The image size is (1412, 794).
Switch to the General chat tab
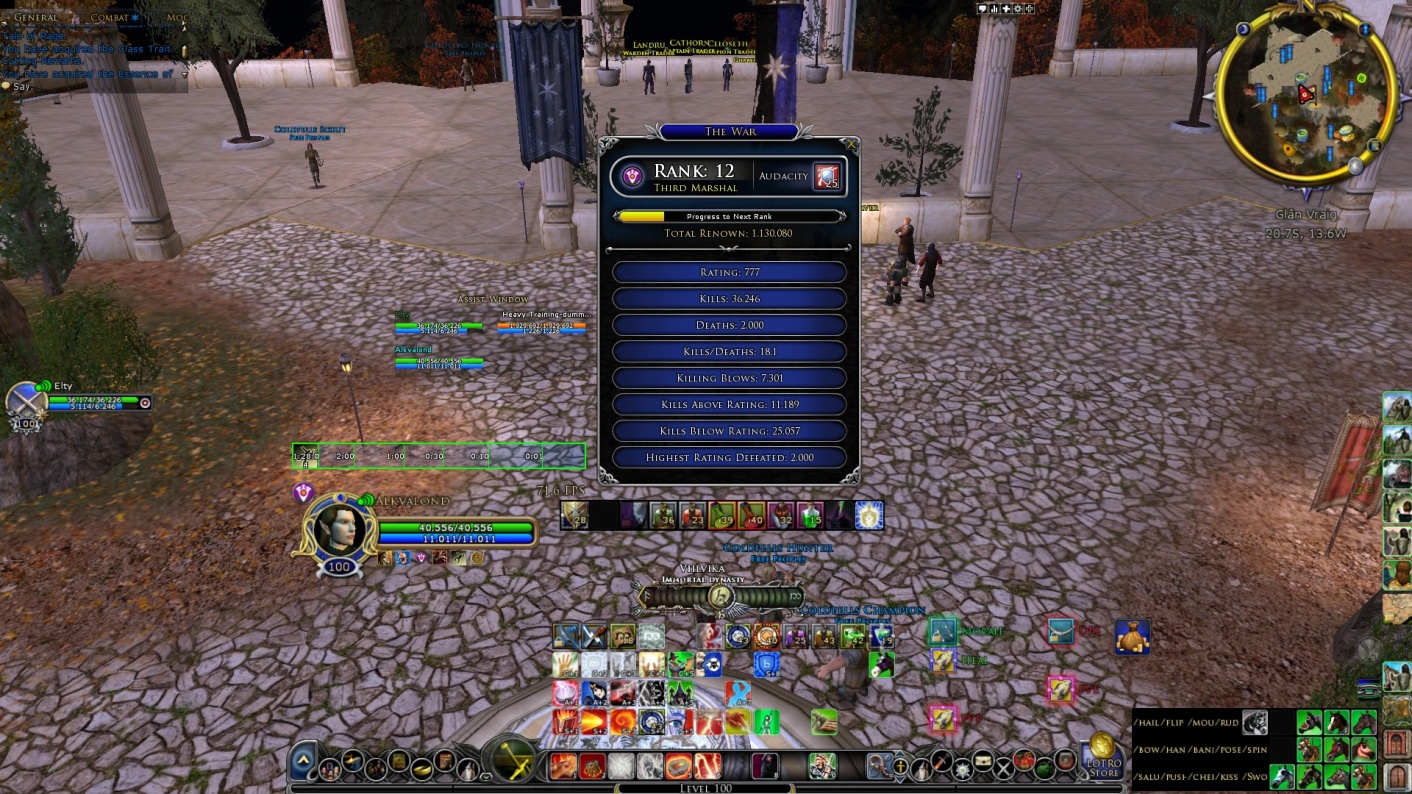[x=36, y=18]
